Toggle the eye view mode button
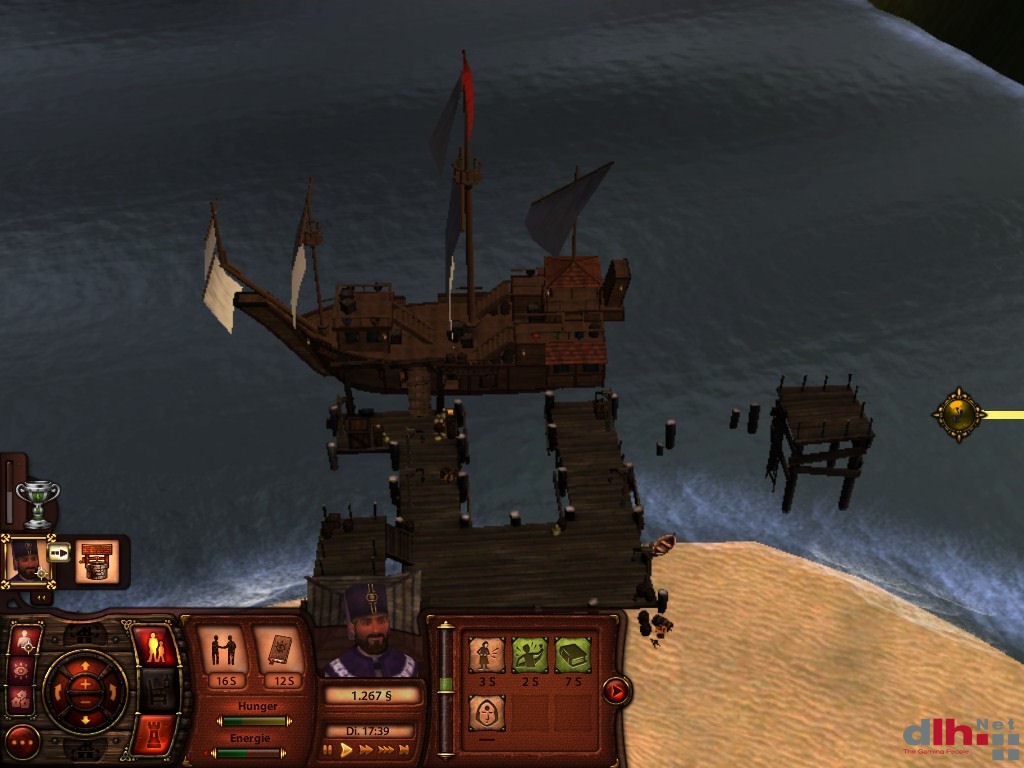 click(x=22, y=669)
